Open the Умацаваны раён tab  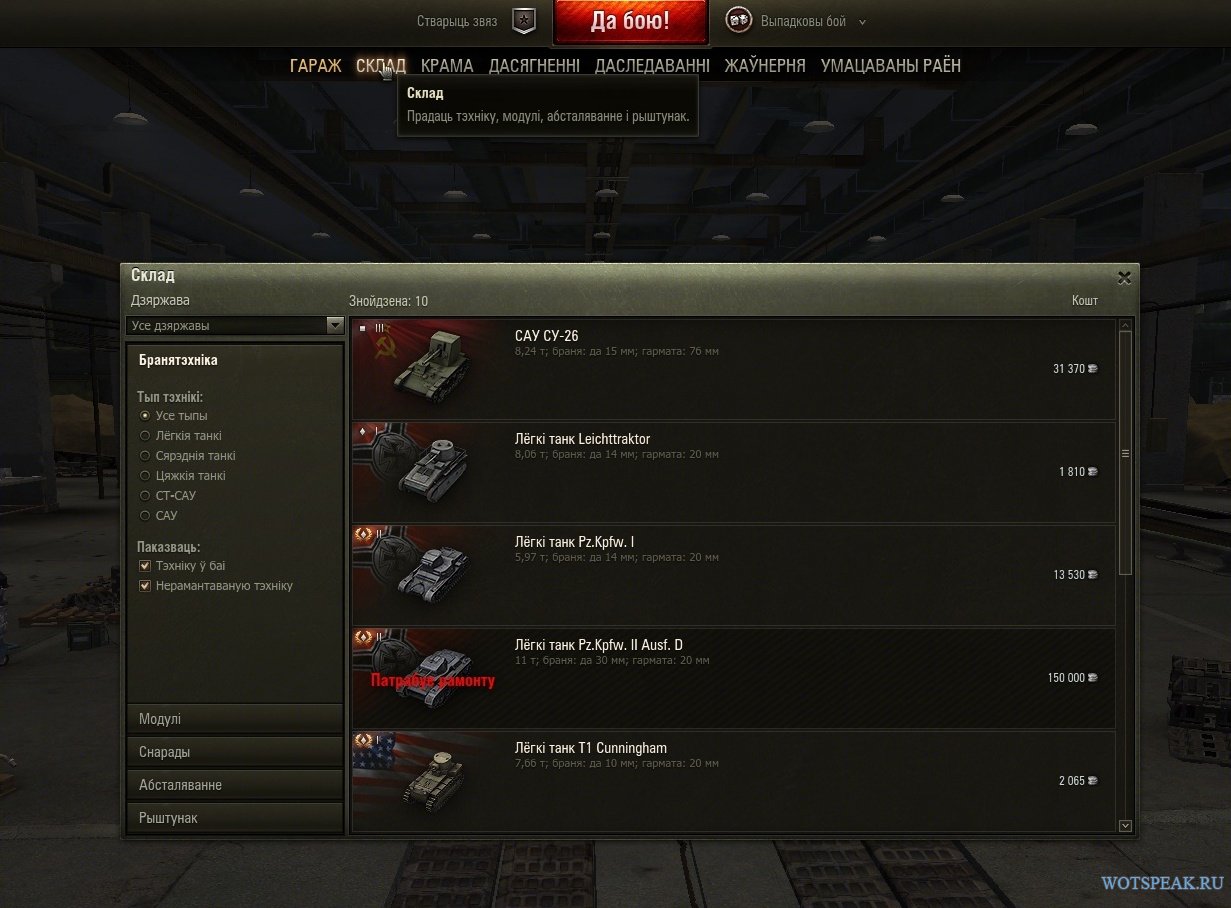tap(890, 66)
